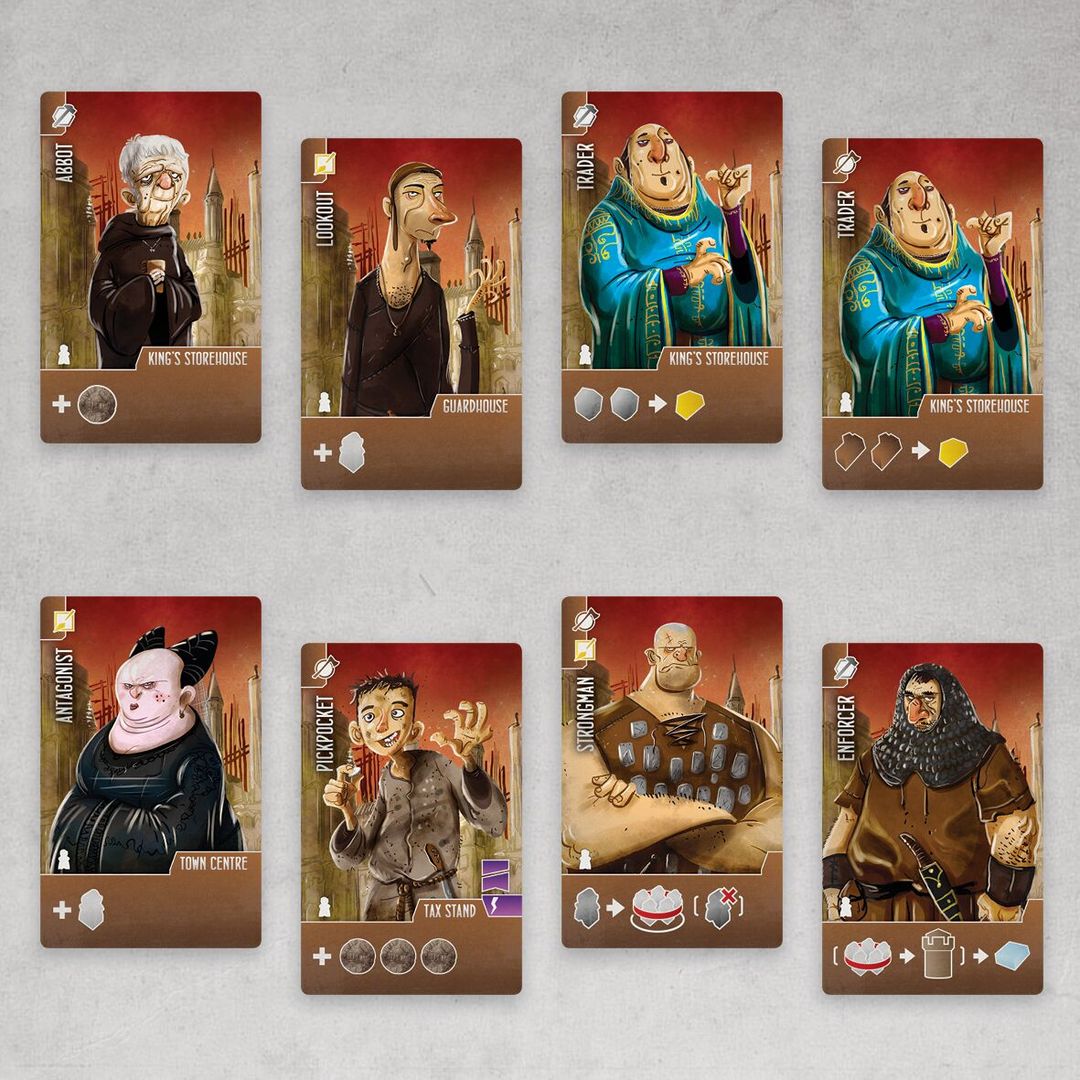Pick the Lookout card
This screenshot has width=1080, height=1080.
point(411,313)
